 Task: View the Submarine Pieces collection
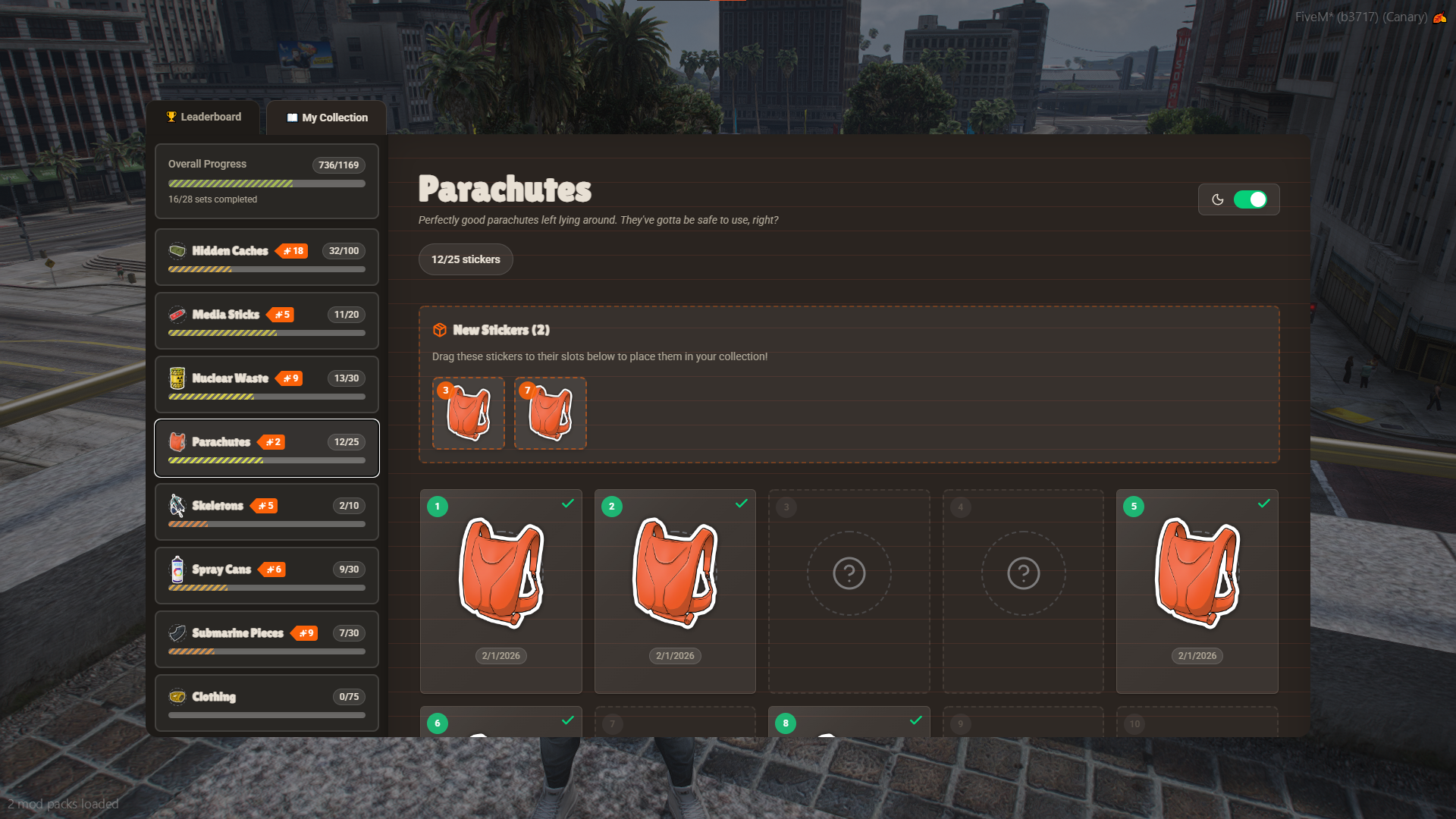(266, 639)
